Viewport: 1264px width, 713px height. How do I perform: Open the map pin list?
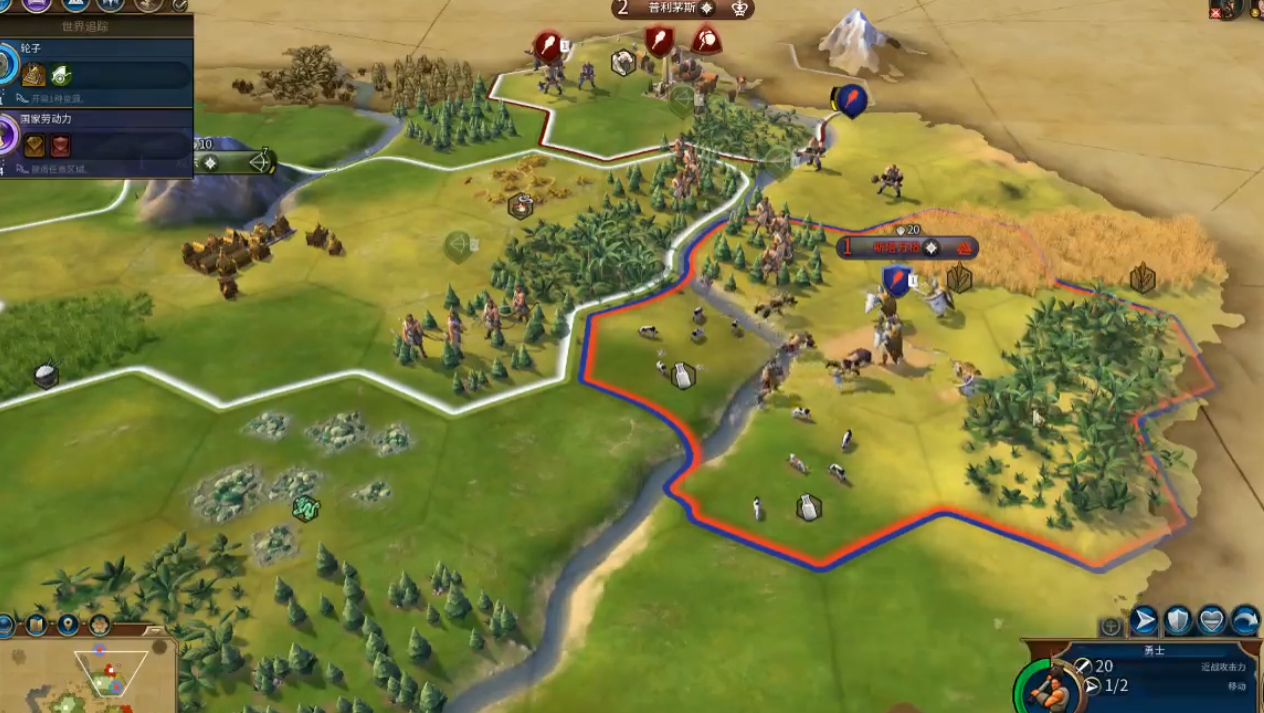[68, 625]
